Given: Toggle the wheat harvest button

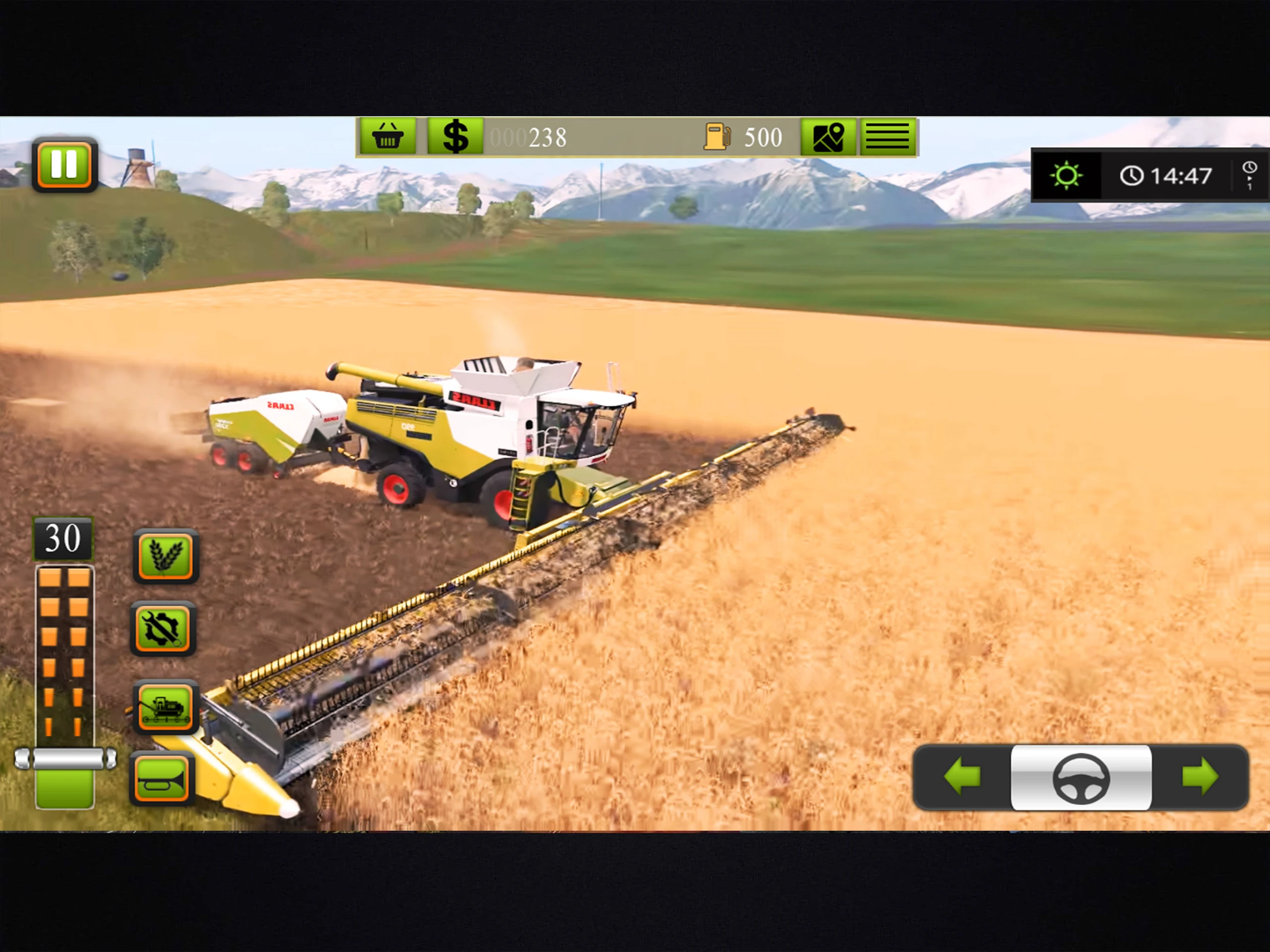Looking at the screenshot, I should pyautogui.click(x=165, y=556).
